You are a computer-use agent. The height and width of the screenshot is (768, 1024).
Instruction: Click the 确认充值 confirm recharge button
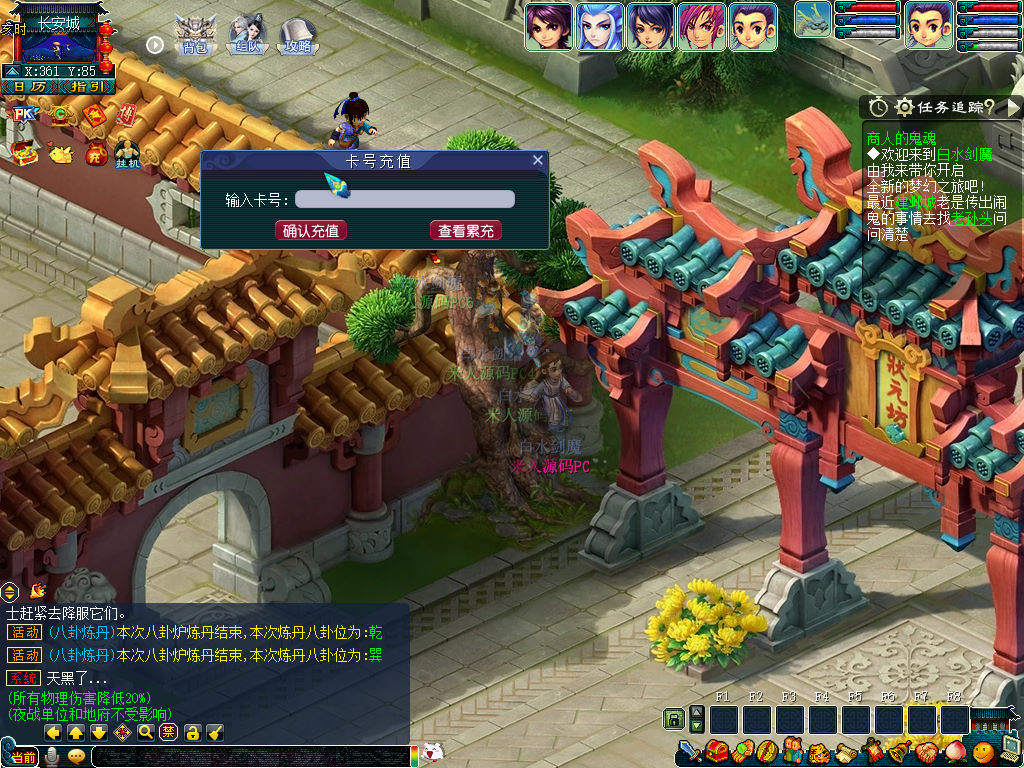point(311,231)
